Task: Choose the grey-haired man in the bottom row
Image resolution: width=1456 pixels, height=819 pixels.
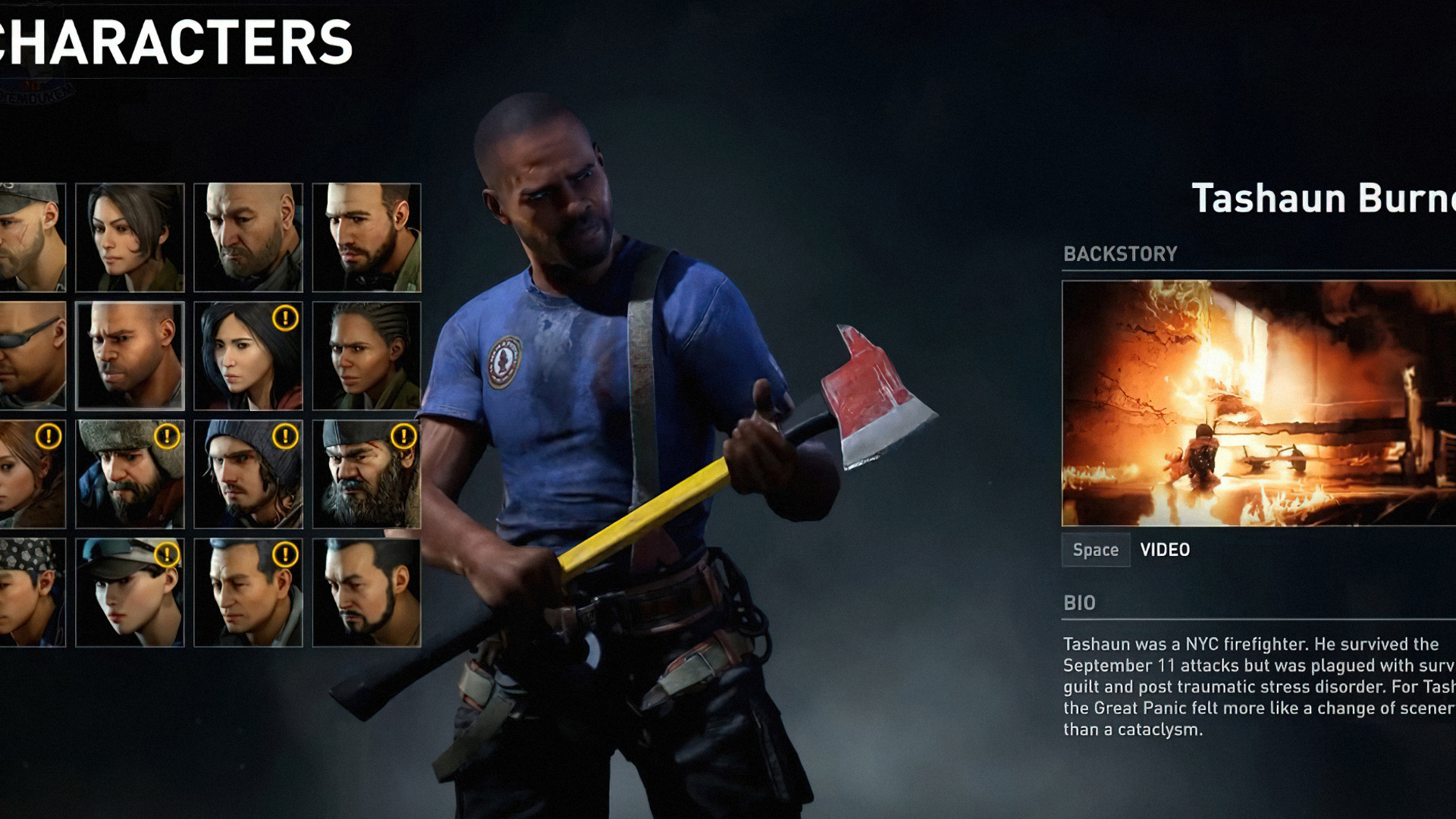Action: [x=248, y=592]
